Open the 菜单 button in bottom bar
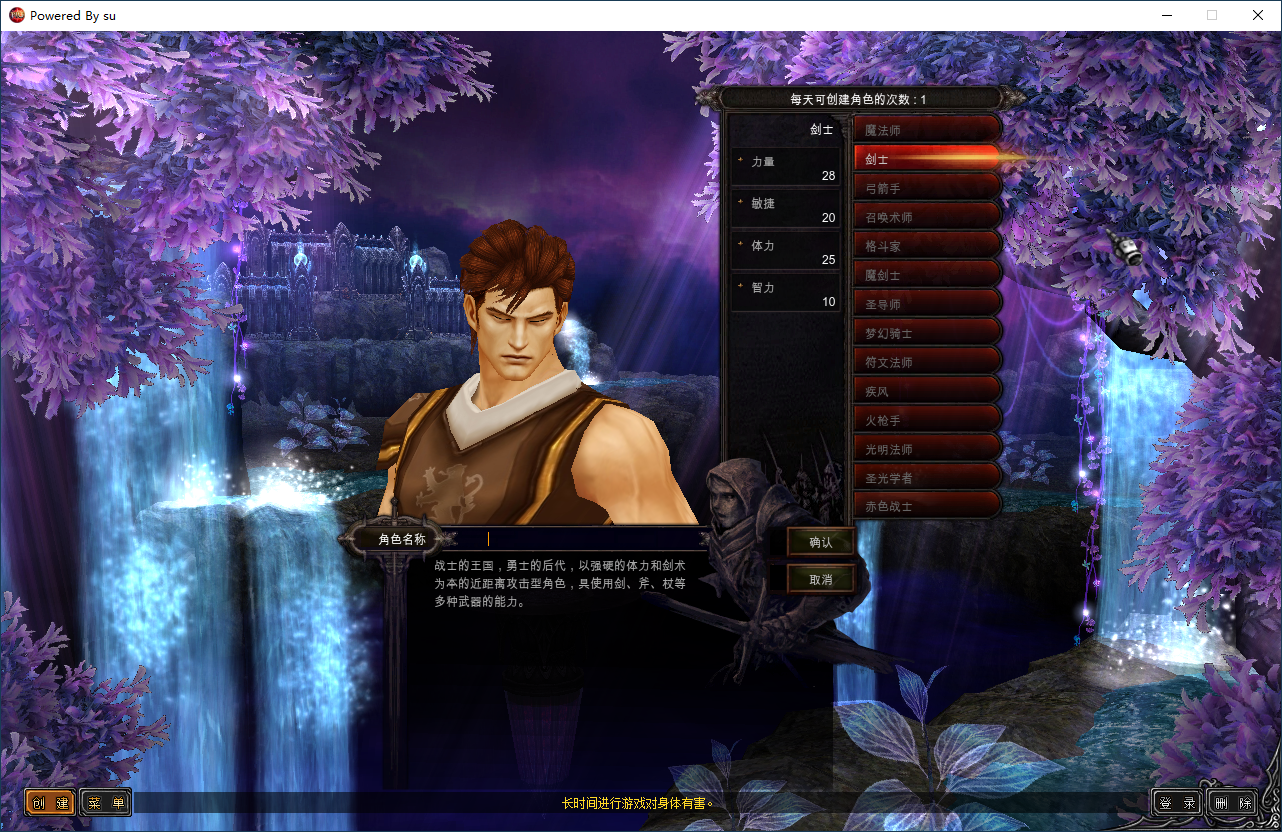The image size is (1282, 832). tap(106, 803)
